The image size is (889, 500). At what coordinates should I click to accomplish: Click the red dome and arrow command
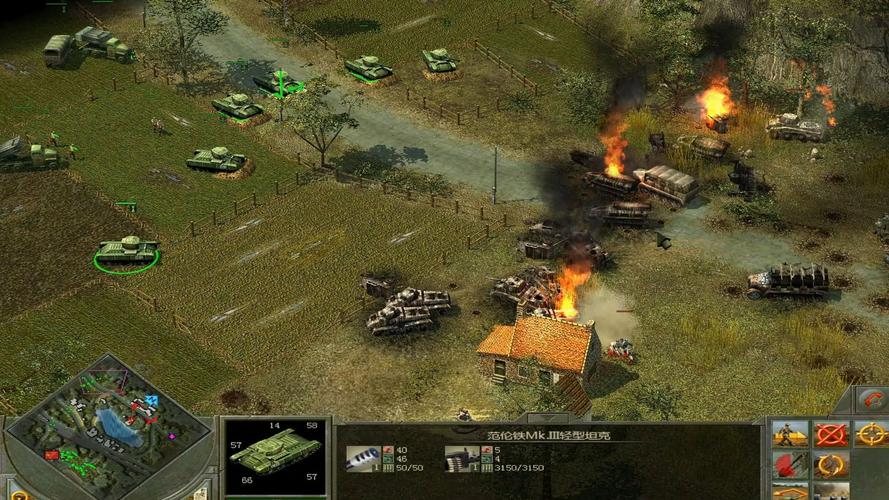pyautogui.click(x=790, y=466)
